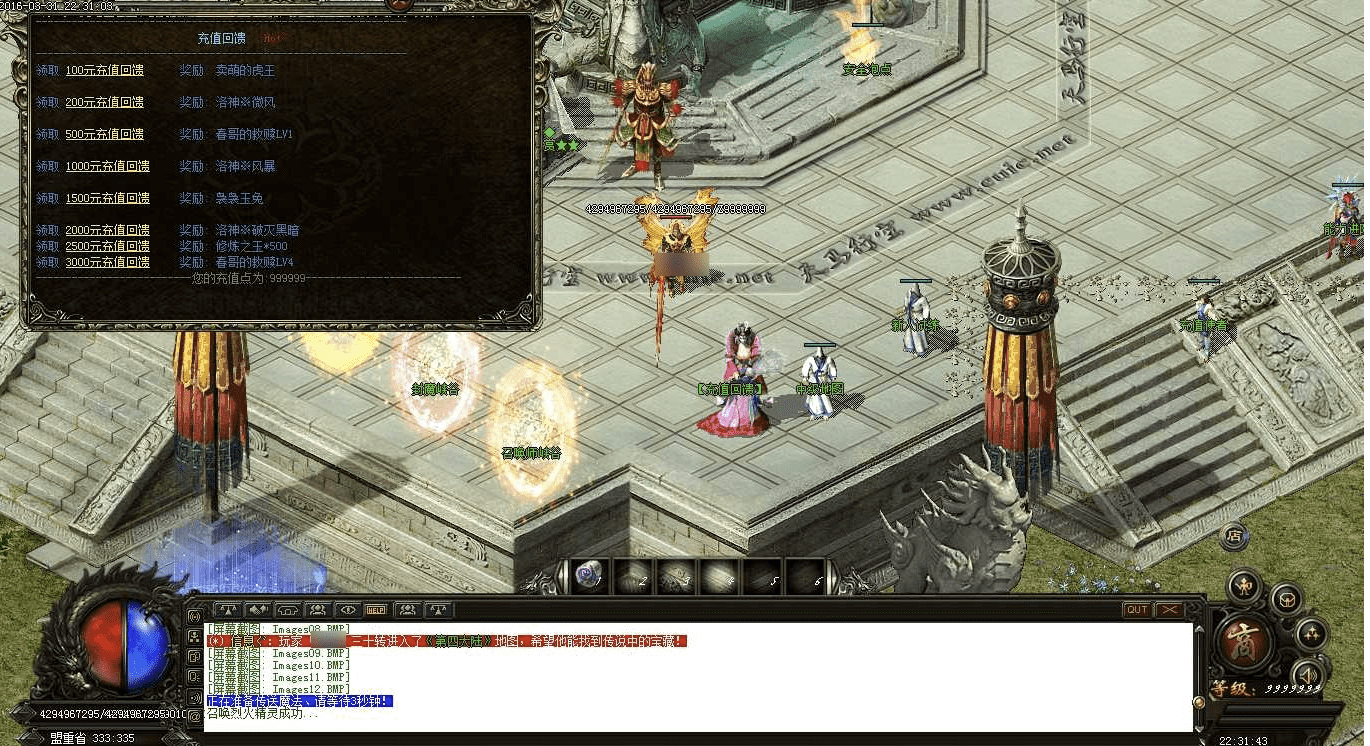
Task: Close the 充值回馈 dialog via top red emblem
Action: pyautogui.click(x=398, y=4)
